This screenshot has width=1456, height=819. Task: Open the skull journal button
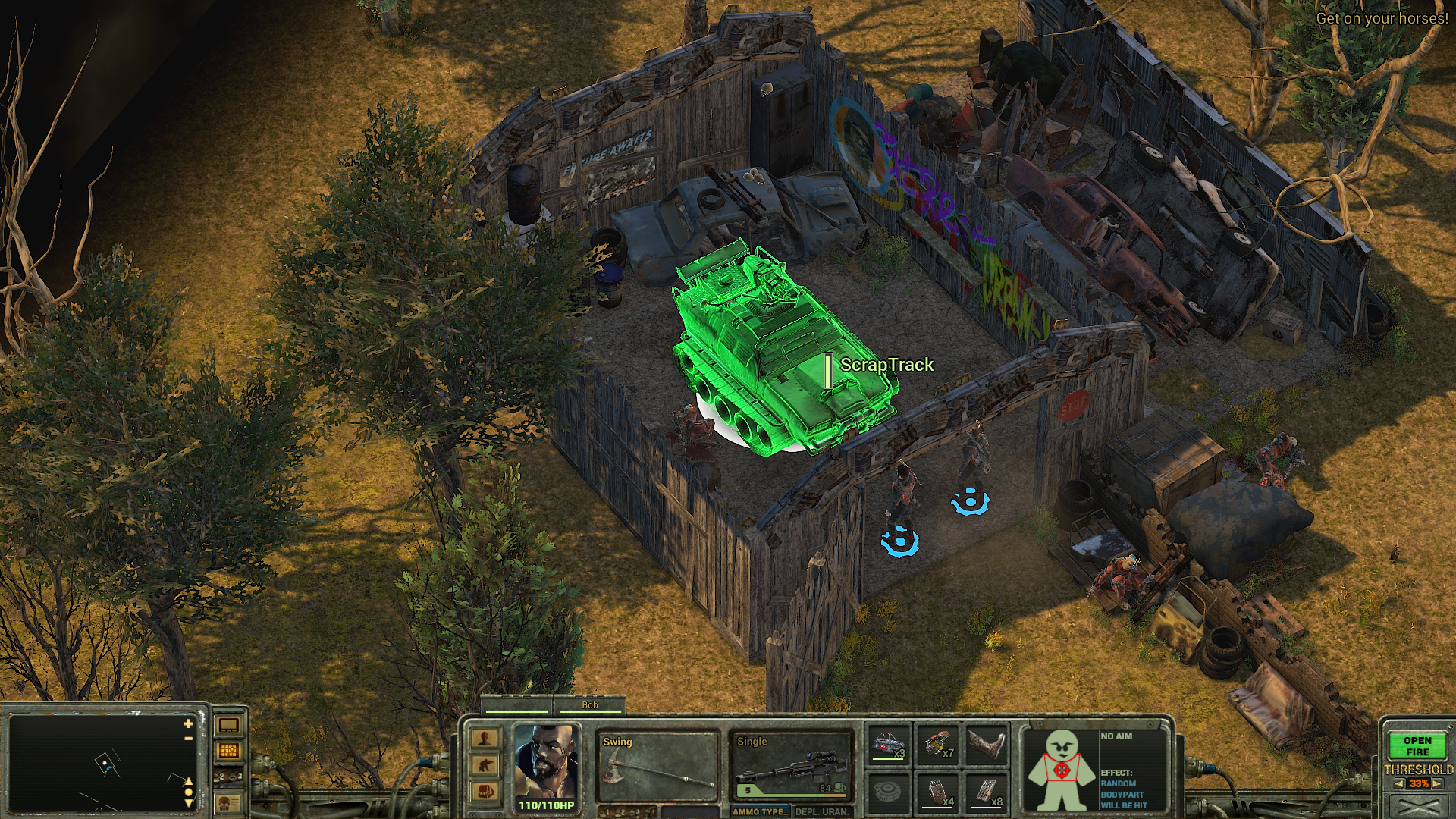click(x=229, y=802)
